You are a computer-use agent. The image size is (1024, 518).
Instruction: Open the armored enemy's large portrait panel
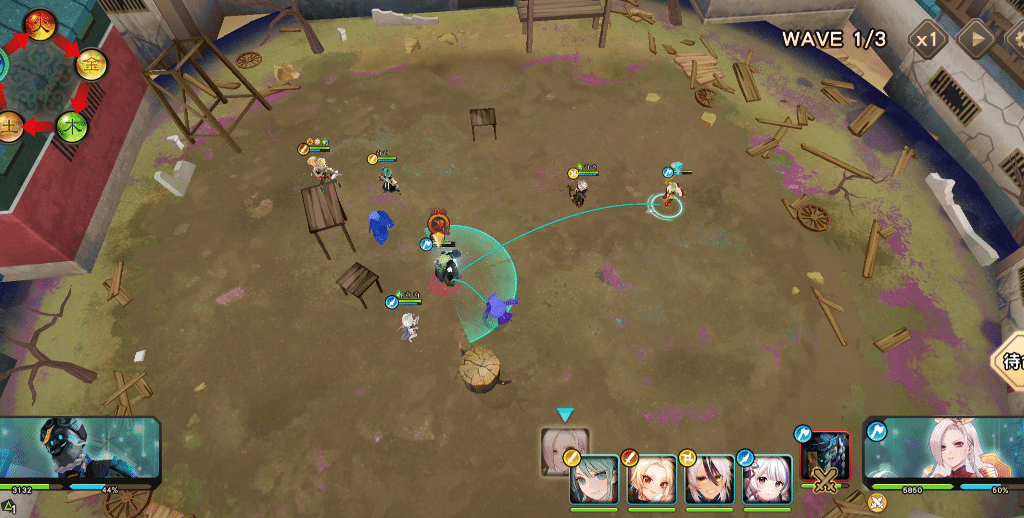(80, 452)
